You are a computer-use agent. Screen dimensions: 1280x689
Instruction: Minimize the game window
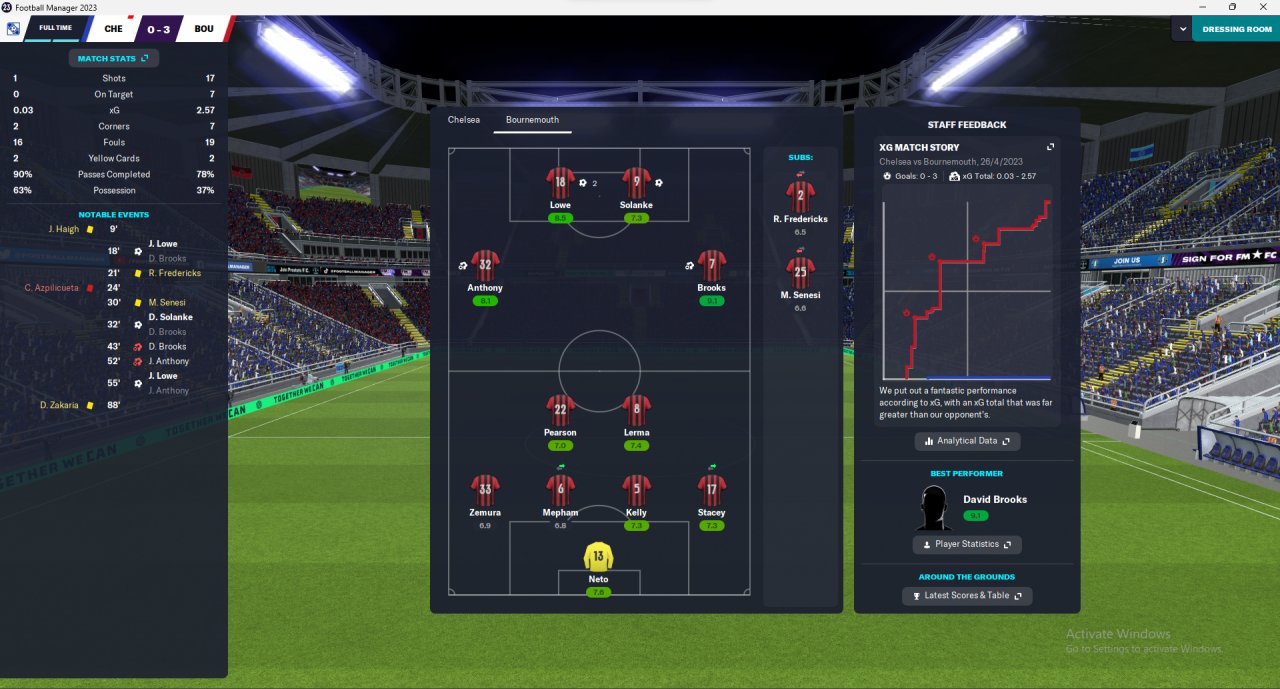pos(1203,7)
